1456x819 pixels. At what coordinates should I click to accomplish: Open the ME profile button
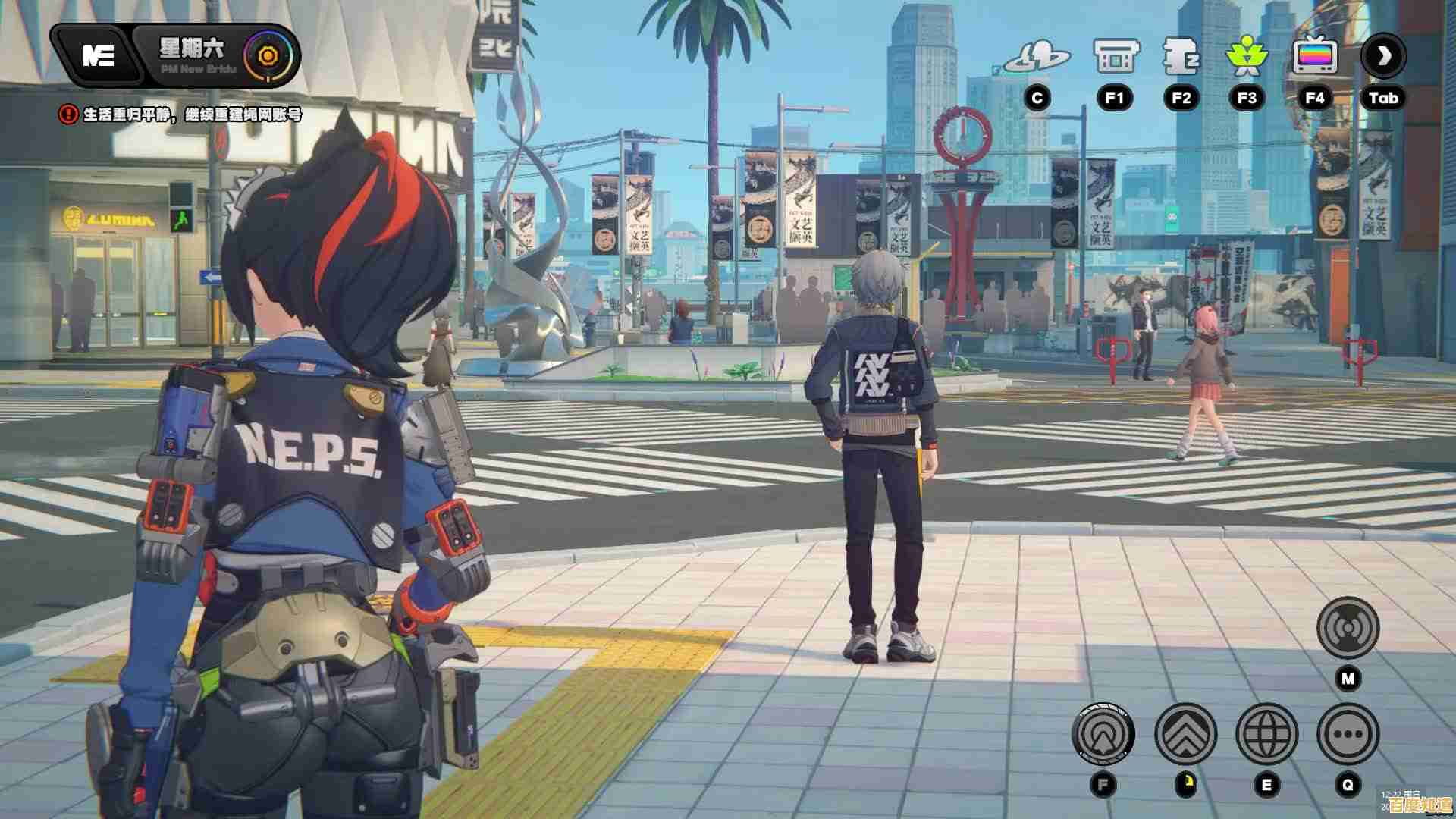tap(99, 55)
